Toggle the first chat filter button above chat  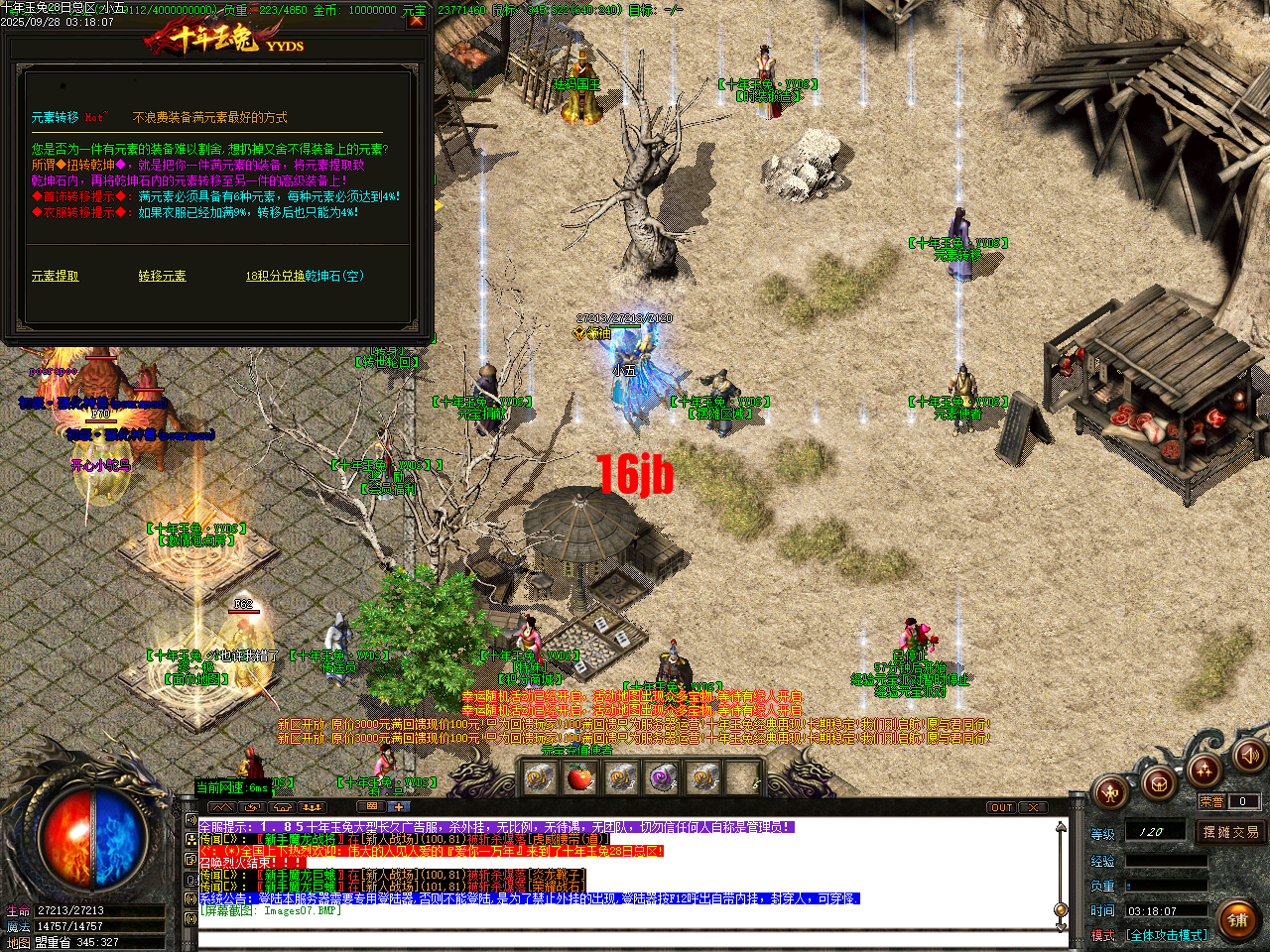223,807
